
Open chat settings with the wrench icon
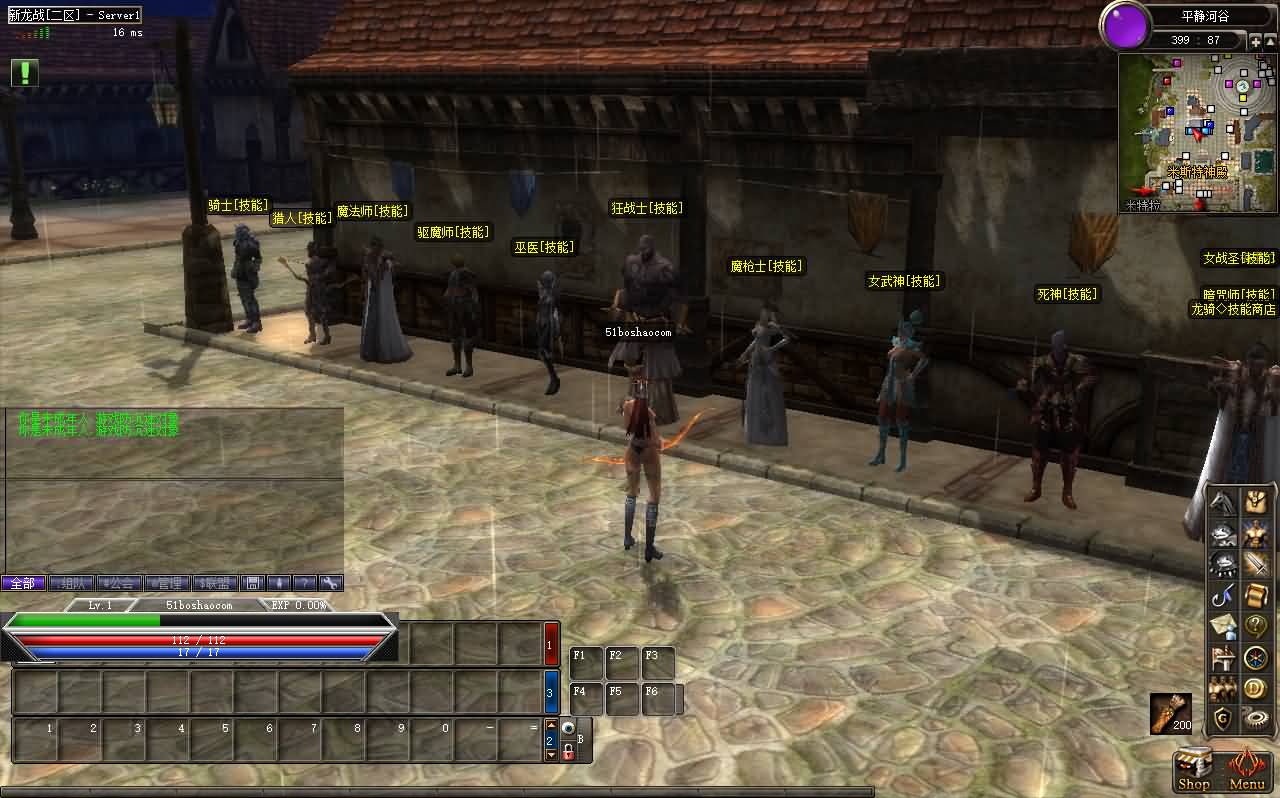point(330,583)
